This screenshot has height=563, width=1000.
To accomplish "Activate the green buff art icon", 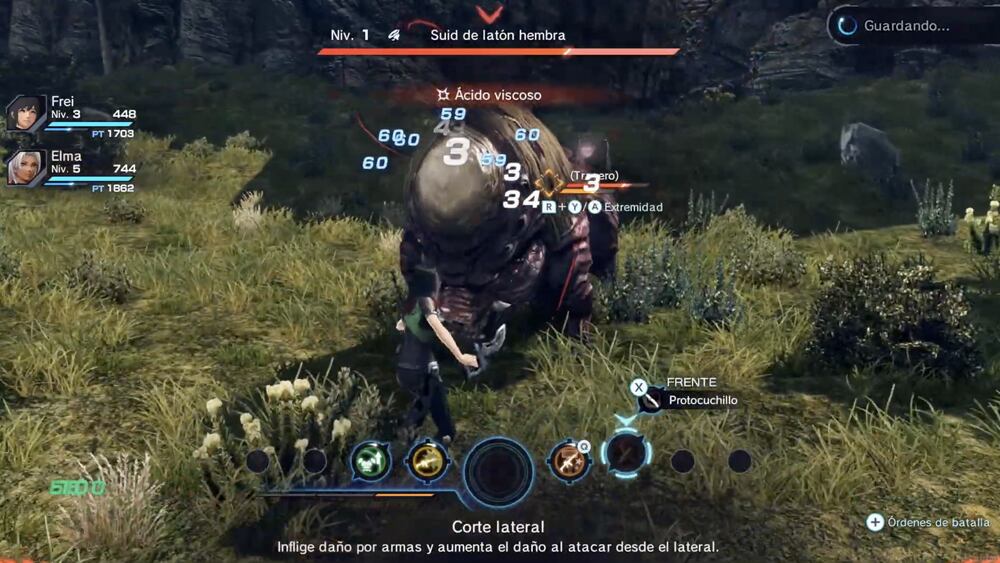I will 370,461.
